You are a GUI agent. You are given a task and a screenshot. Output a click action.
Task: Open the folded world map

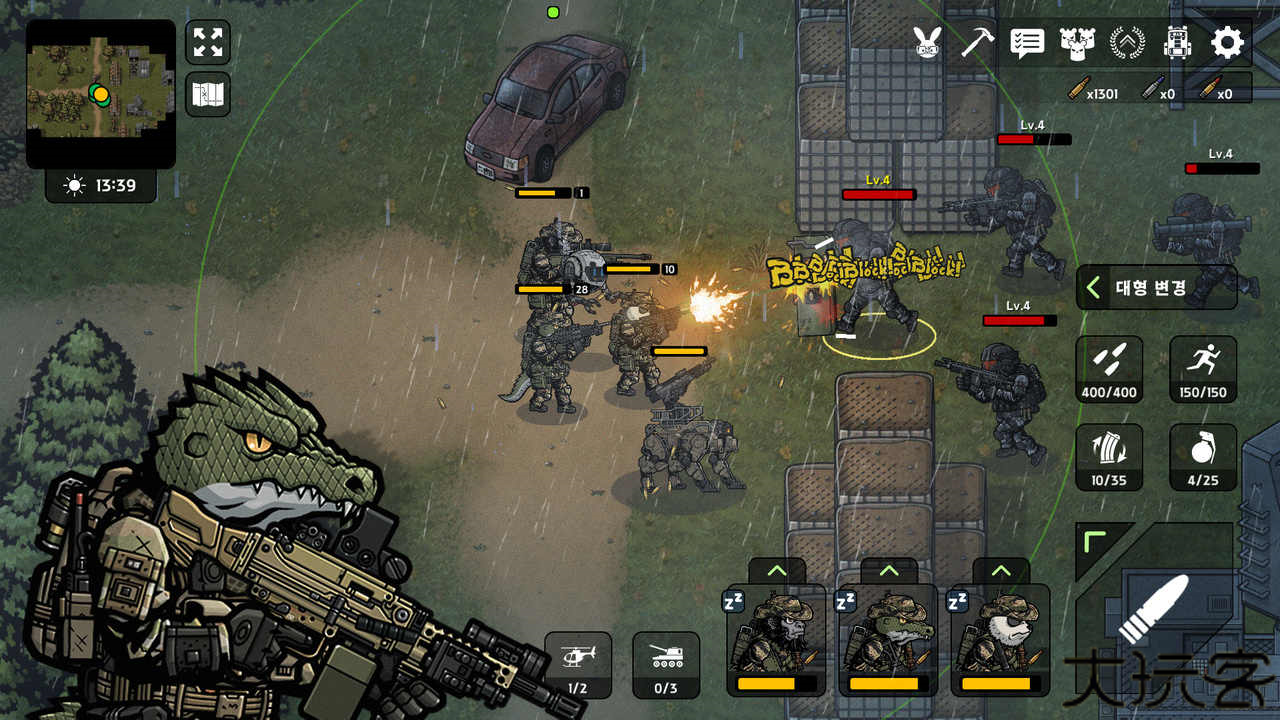pyautogui.click(x=208, y=95)
